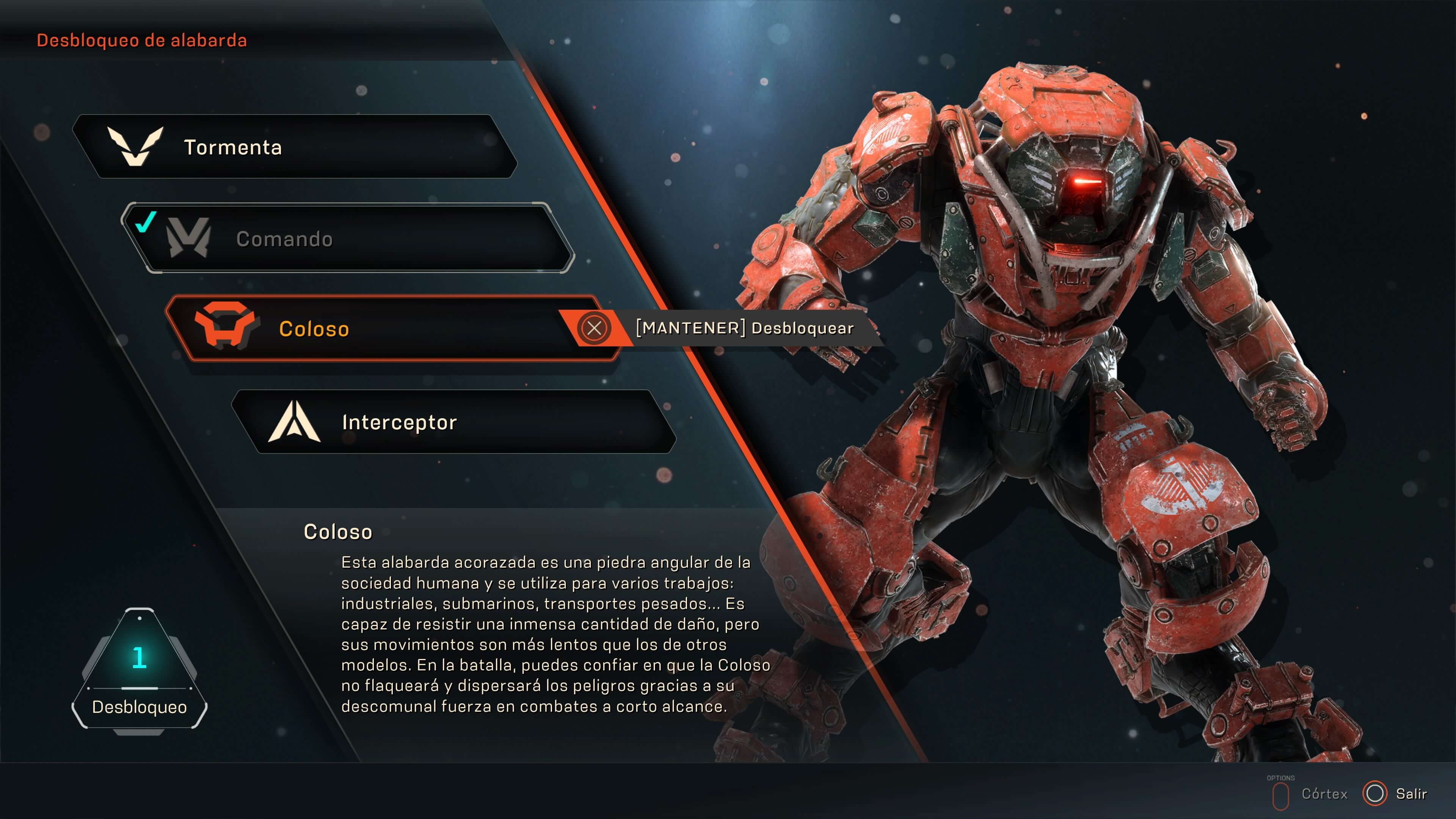Click the circle button icon next to Salir
1456x819 pixels.
1376,792
